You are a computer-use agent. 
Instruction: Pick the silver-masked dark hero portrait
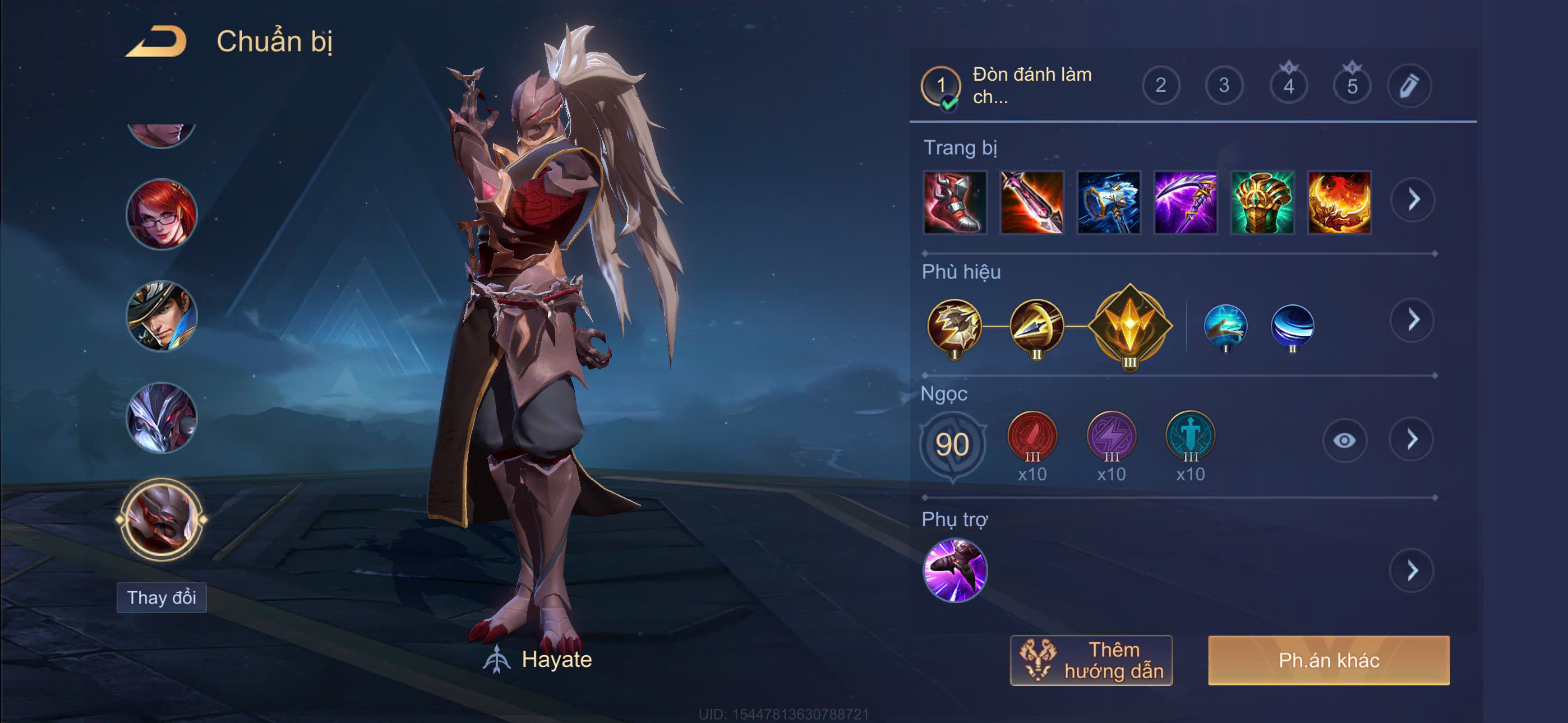[162, 418]
